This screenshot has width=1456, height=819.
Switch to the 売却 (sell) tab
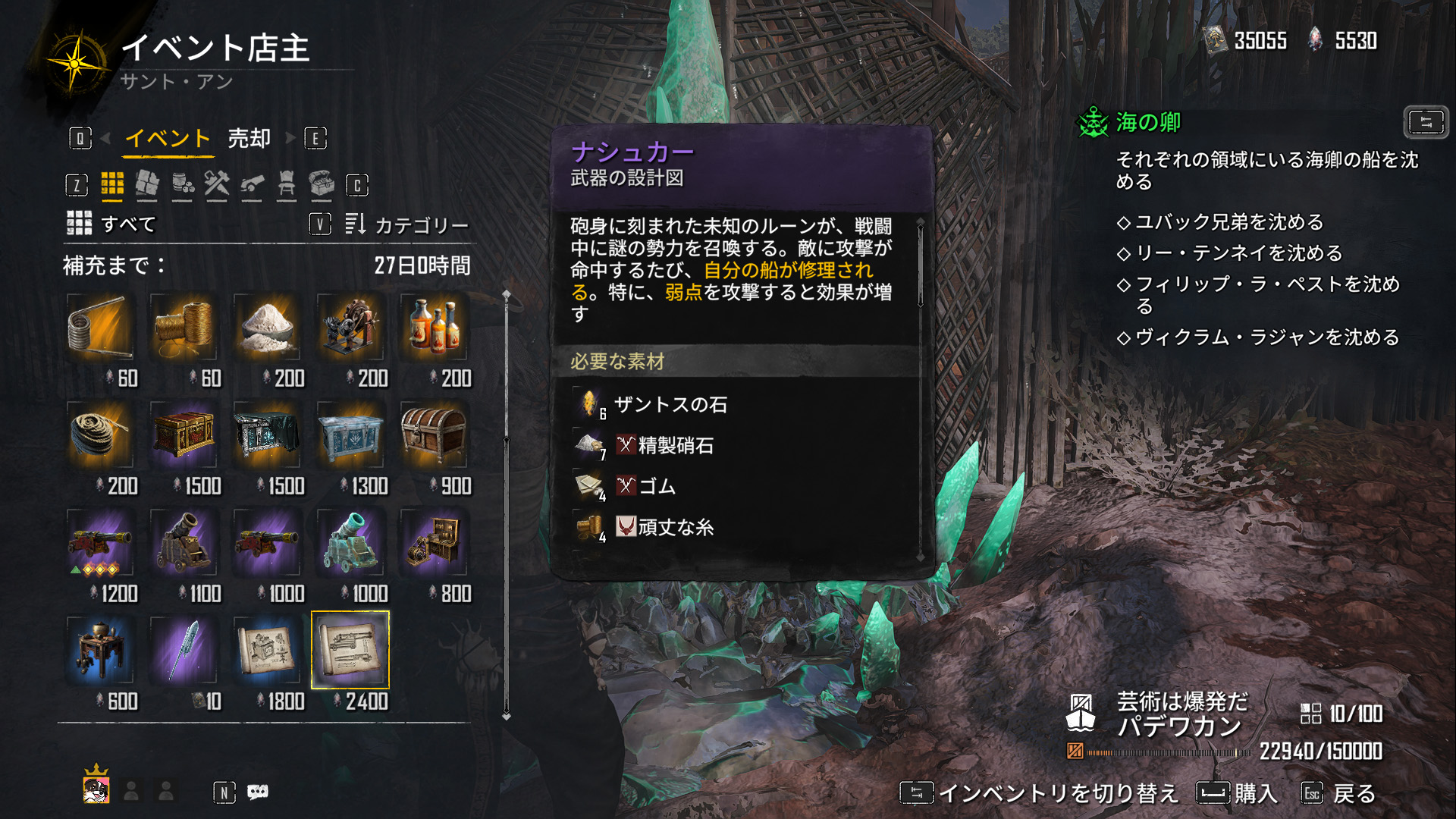249,139
